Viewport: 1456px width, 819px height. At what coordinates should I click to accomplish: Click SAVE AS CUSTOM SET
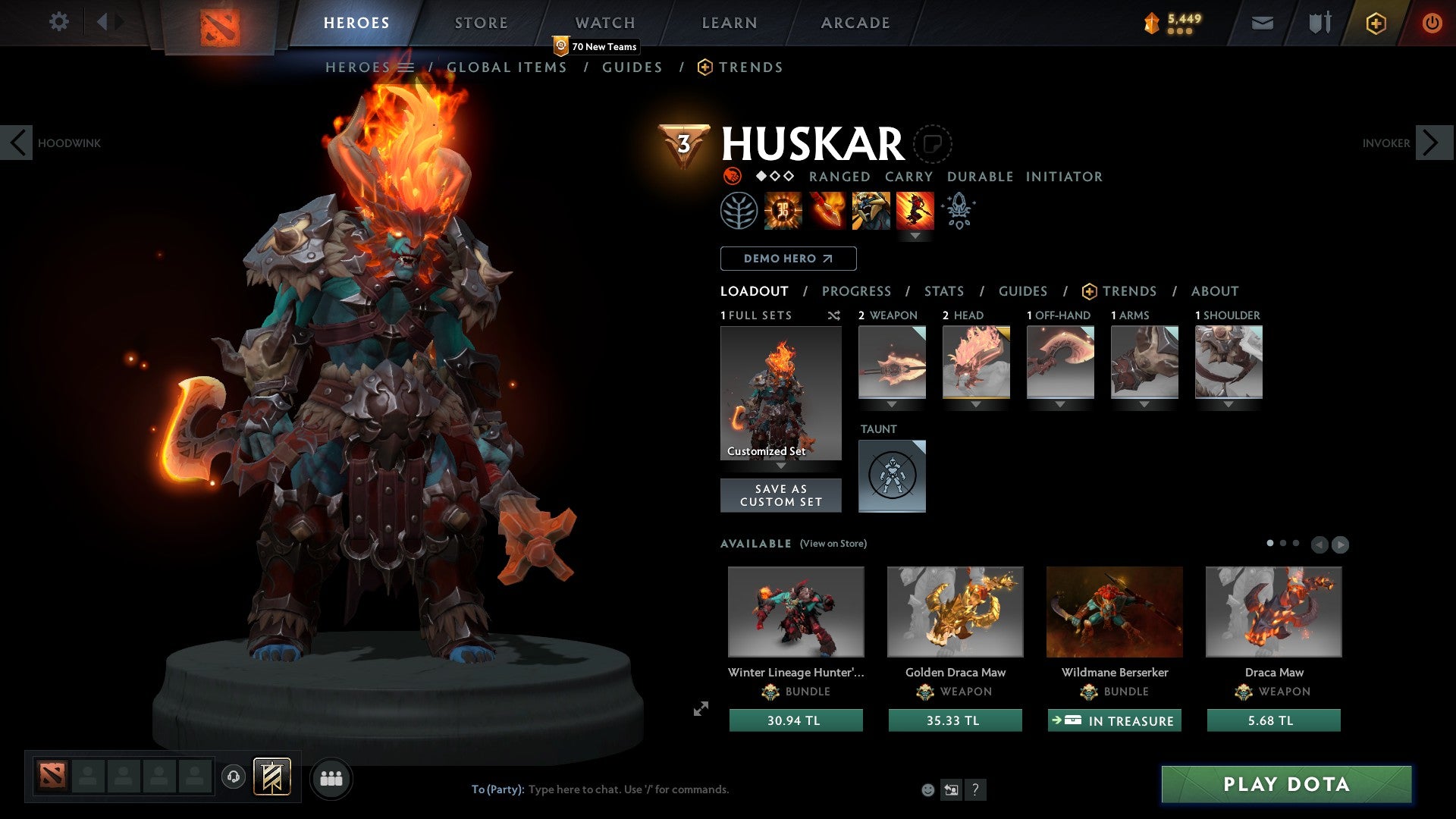(780, 494)
